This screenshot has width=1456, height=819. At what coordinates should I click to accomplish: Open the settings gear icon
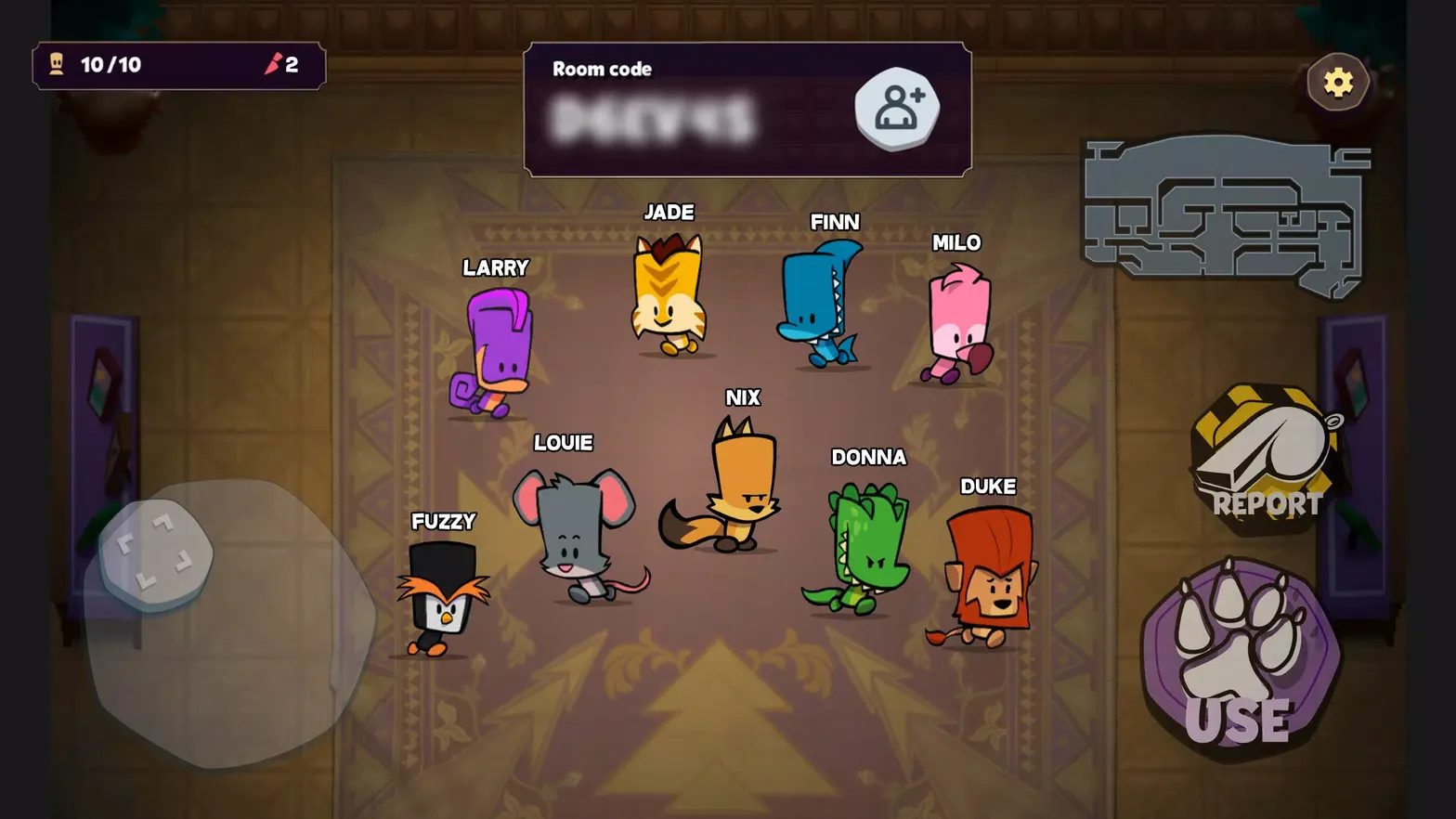tap(1337, 82)
